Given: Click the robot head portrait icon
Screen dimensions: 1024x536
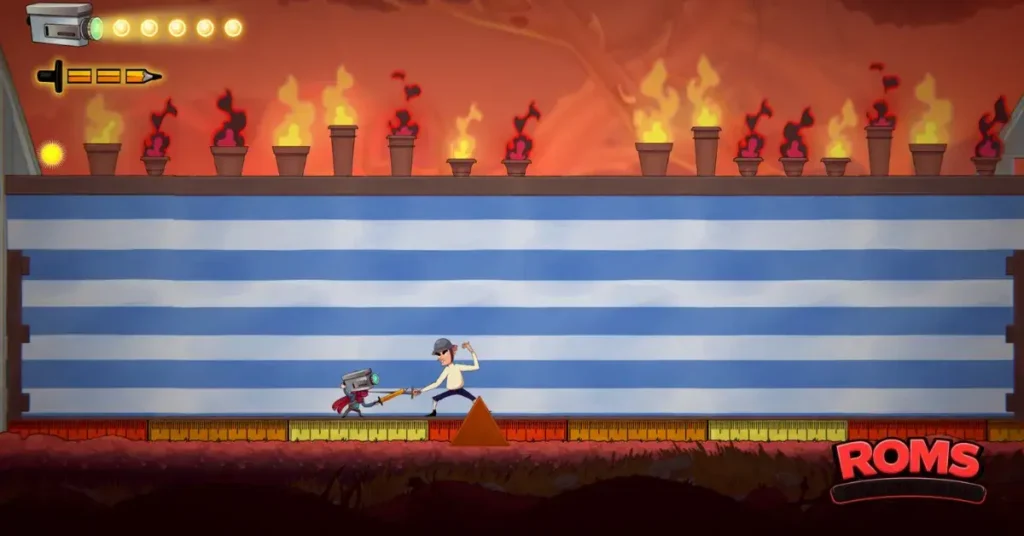Looking at the screenshot, I should click(x=62, y=23).
